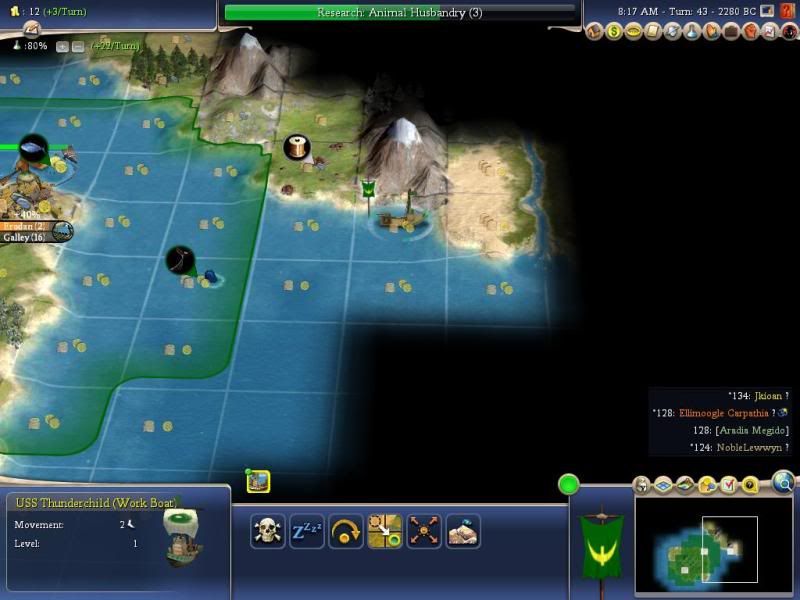Open the Financial Advisor dollar icon
This screenshot has height=600, width=800.
(x=614, y=32)
